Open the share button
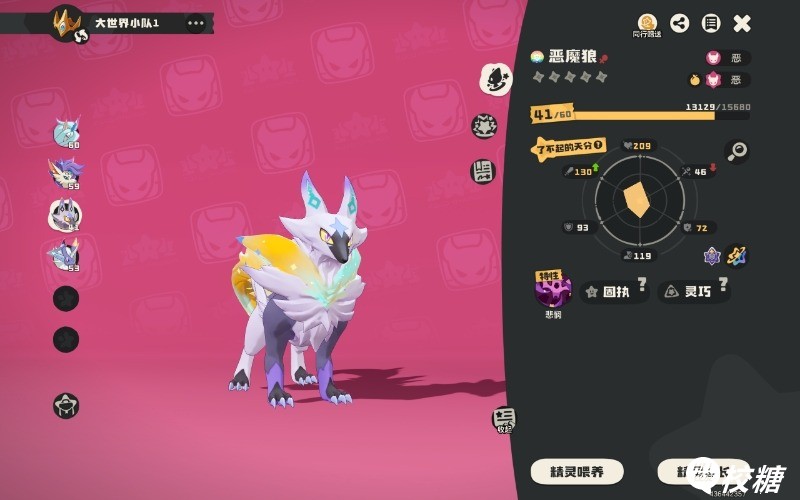 pos(679,23)
